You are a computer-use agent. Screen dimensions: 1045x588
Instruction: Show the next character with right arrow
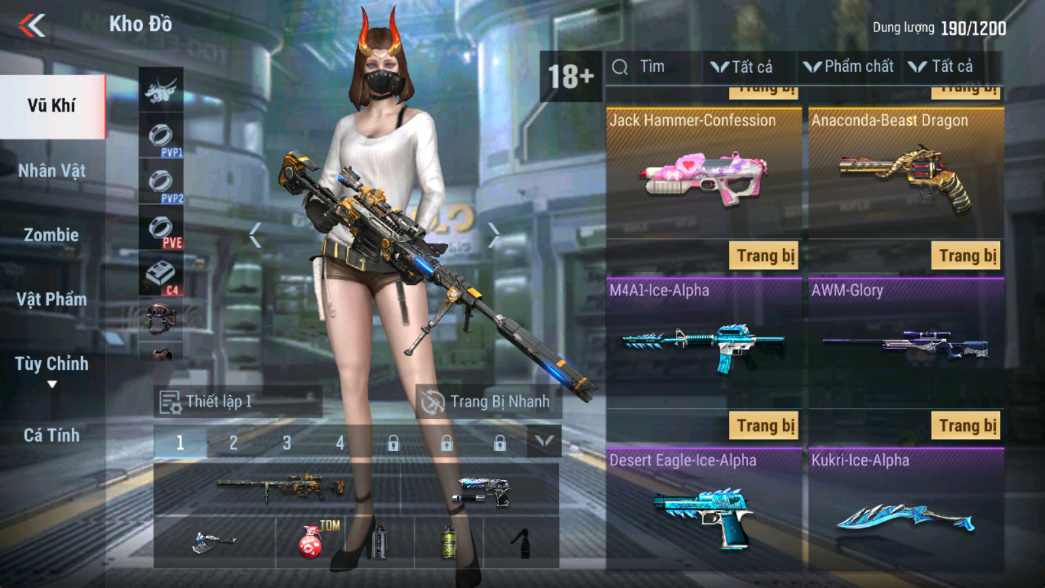pos(494,236)
